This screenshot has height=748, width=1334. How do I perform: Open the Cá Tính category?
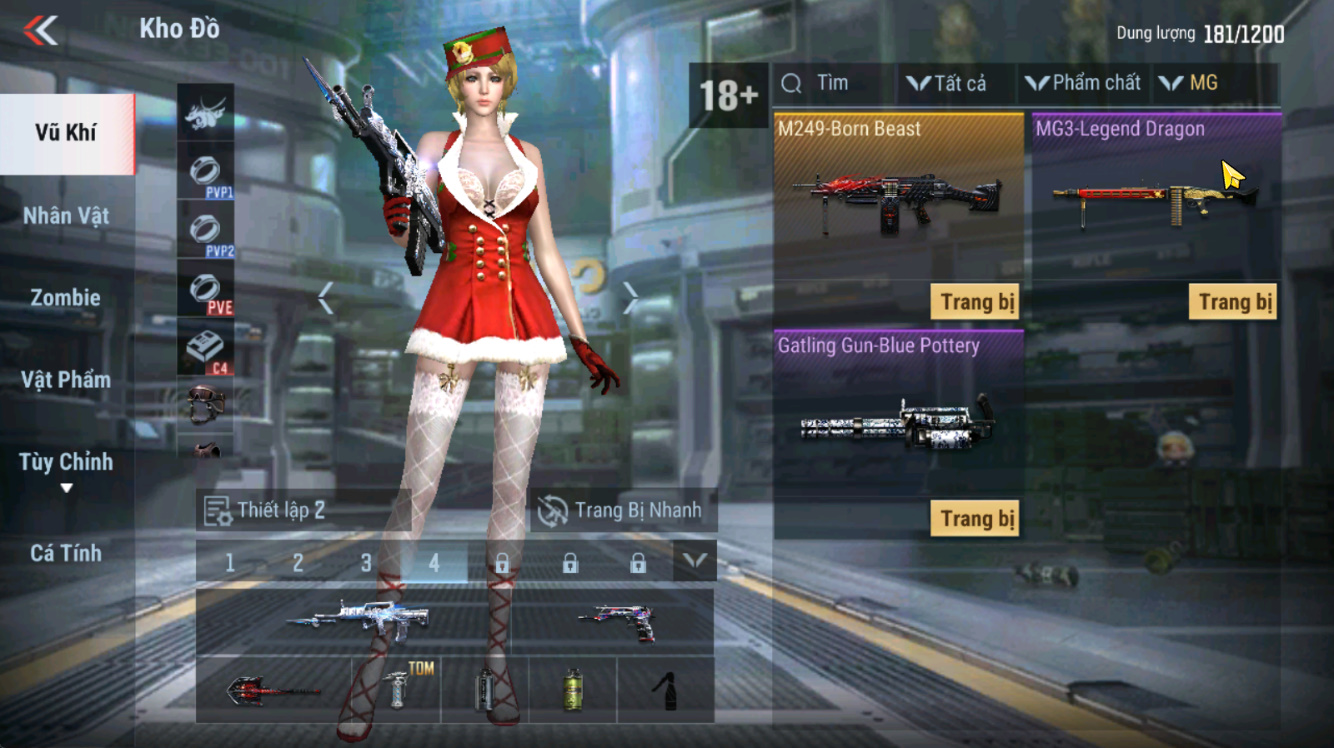tap(66, 552)
